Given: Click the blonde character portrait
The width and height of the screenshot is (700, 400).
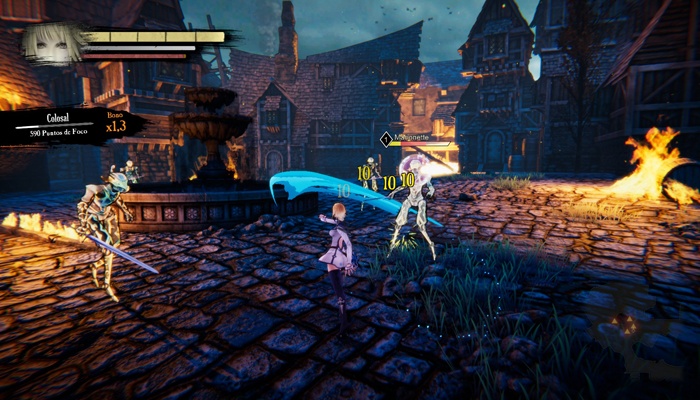Looking at the screenshot, I should click(x=52, y=44).
